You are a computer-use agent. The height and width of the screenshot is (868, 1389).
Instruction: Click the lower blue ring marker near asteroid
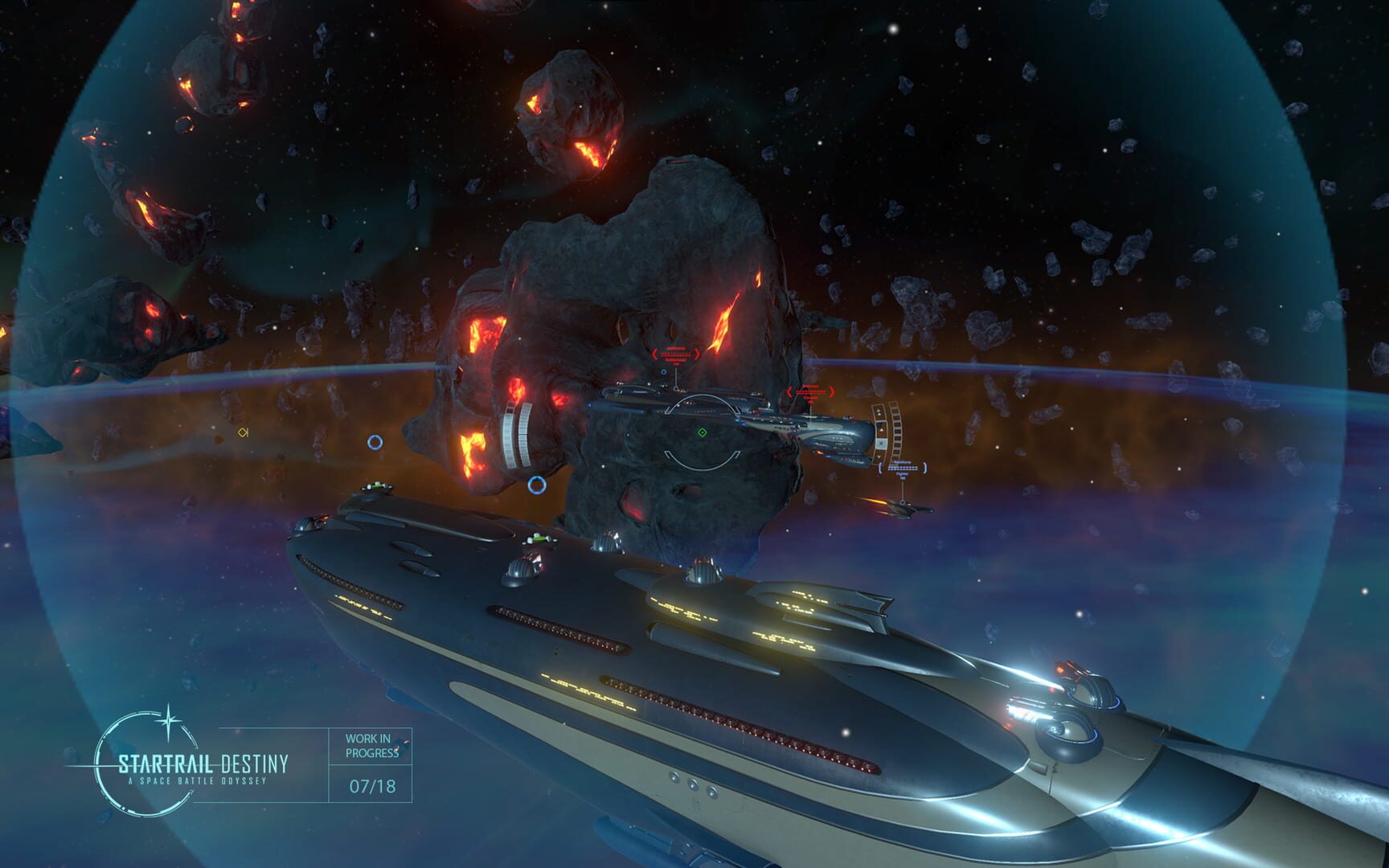tap(536, 485)
